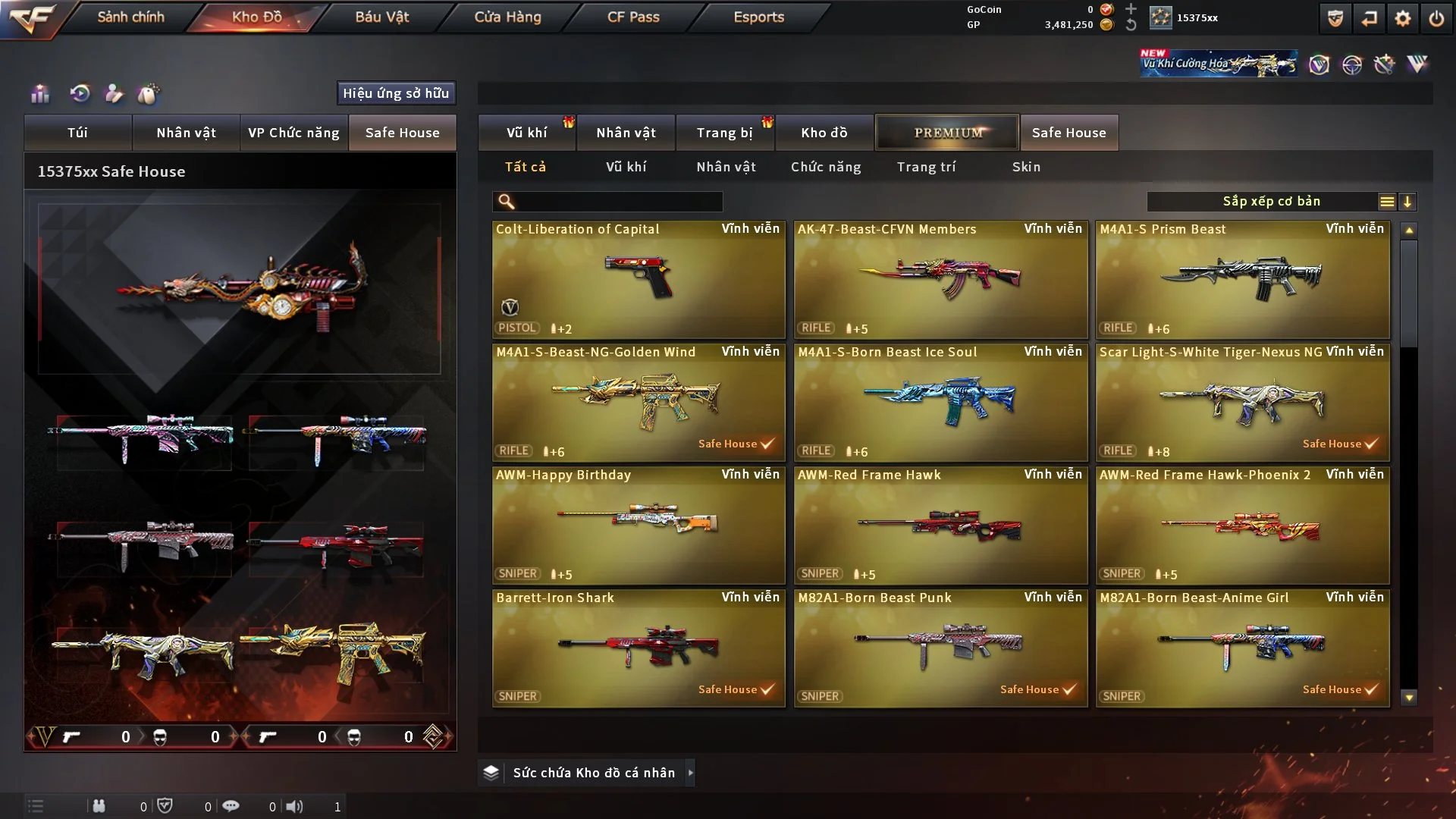The height and width of the screenshot is (819, 1456).
Task: Open the Sắp xếp cơ bản sort dropdown
Action: [1271, 202]
